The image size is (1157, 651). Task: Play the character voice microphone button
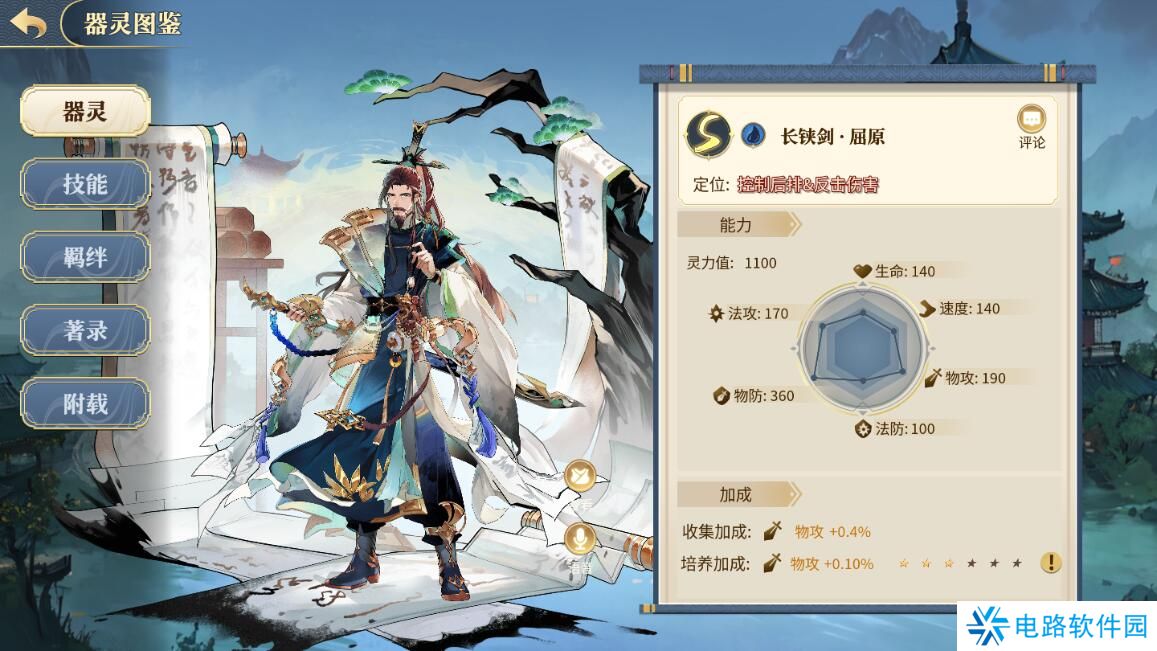(580, 541)
